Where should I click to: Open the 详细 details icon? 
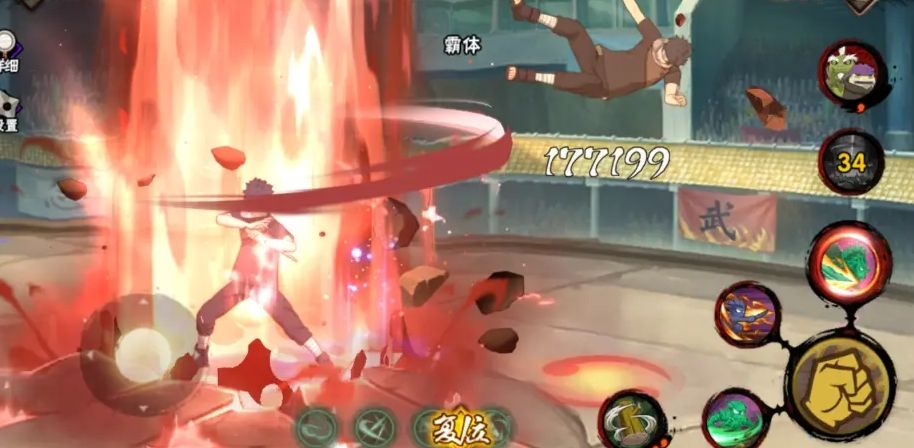pos(7,48)
